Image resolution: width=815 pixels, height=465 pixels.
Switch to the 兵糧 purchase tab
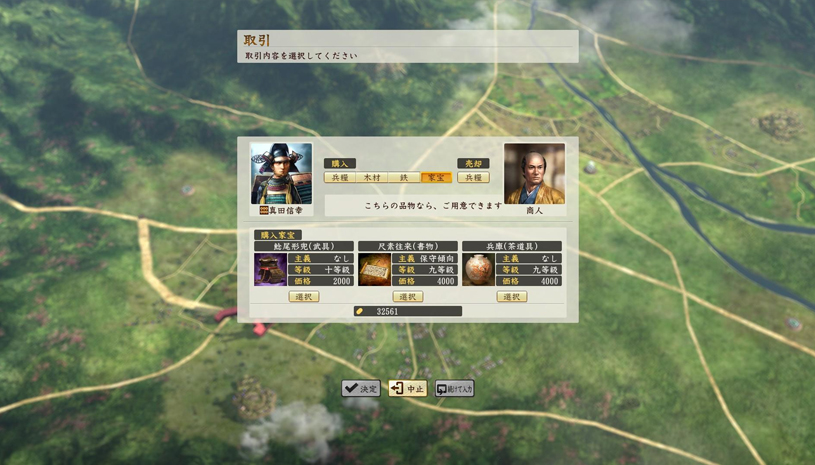click(x=340, y=178)
